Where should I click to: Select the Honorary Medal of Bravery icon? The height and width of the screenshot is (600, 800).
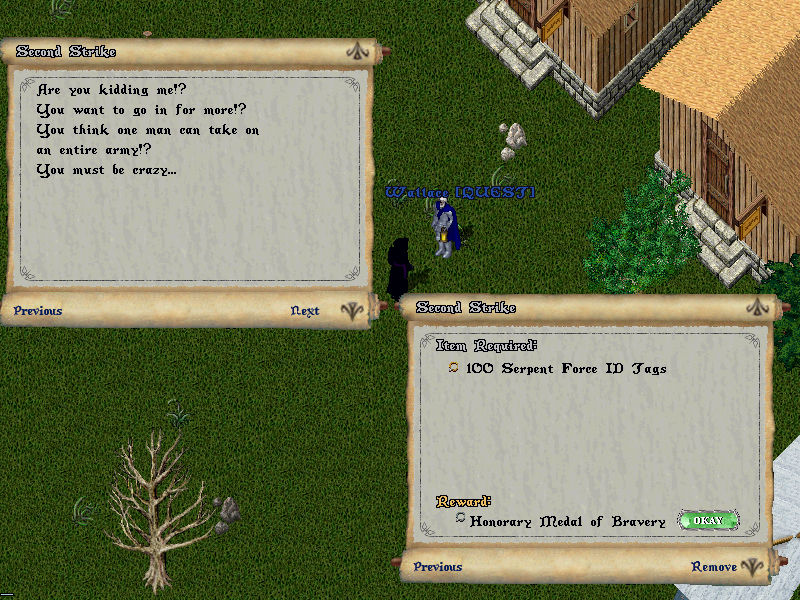click(x=459, y=520)
